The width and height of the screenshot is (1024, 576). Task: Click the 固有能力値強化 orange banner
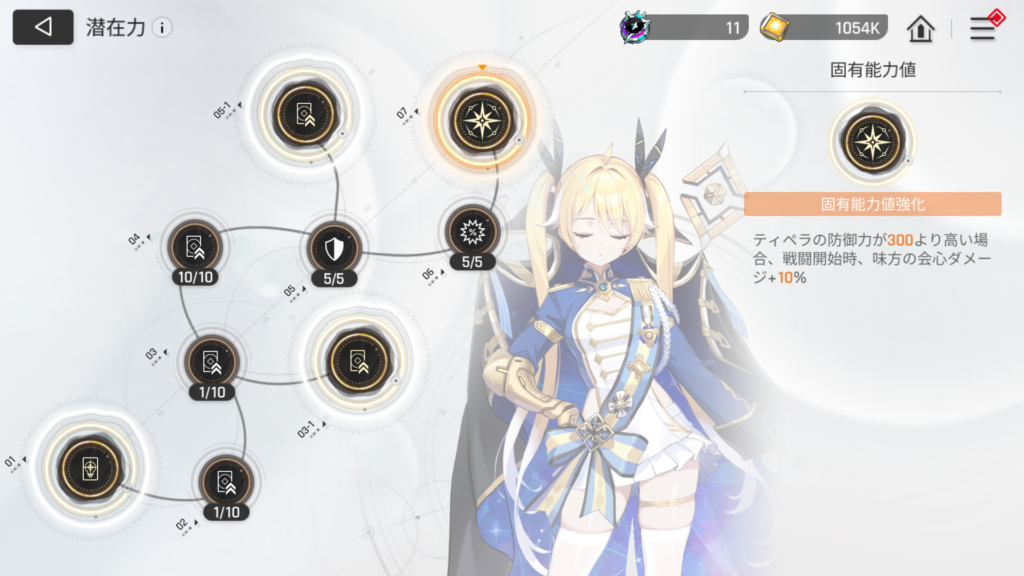(x=872, y=204)
